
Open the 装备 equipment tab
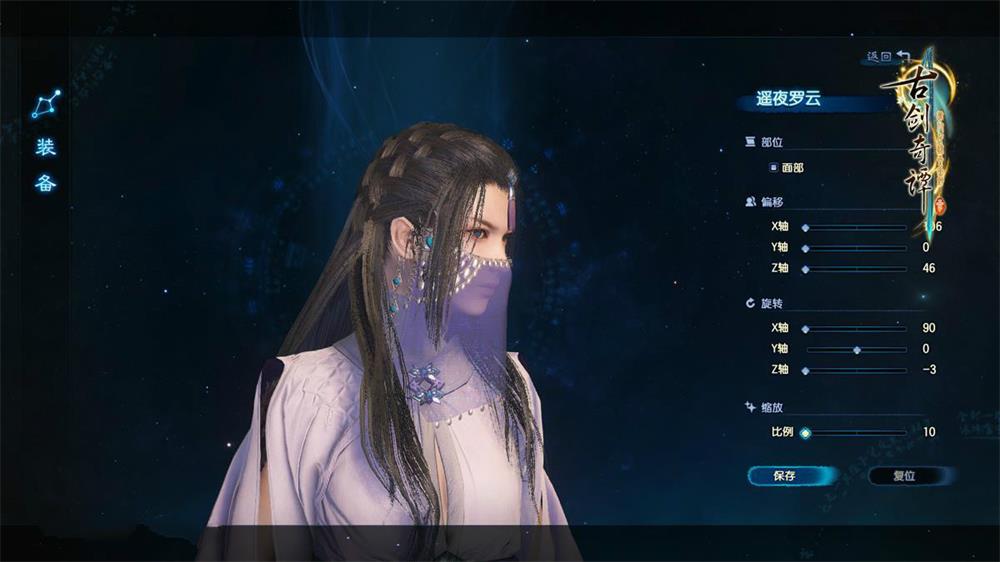click(x=46, y=166)
